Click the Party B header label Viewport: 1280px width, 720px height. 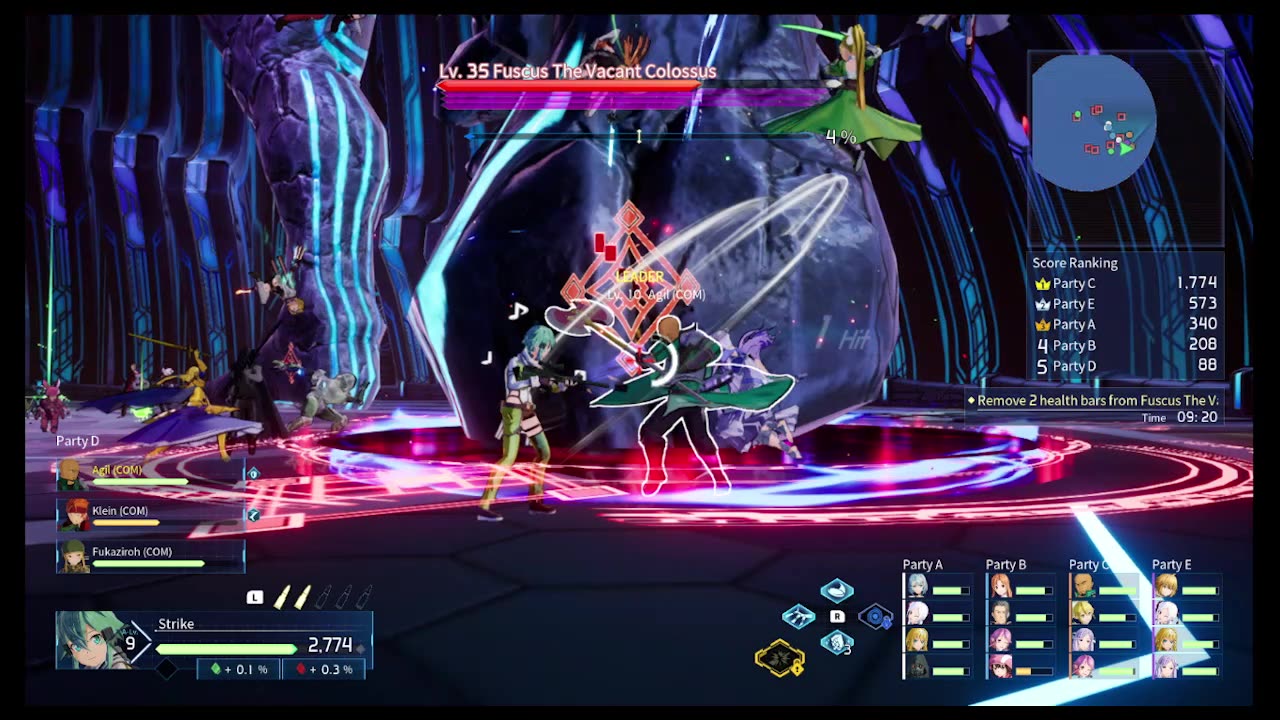coord(1005,565)
